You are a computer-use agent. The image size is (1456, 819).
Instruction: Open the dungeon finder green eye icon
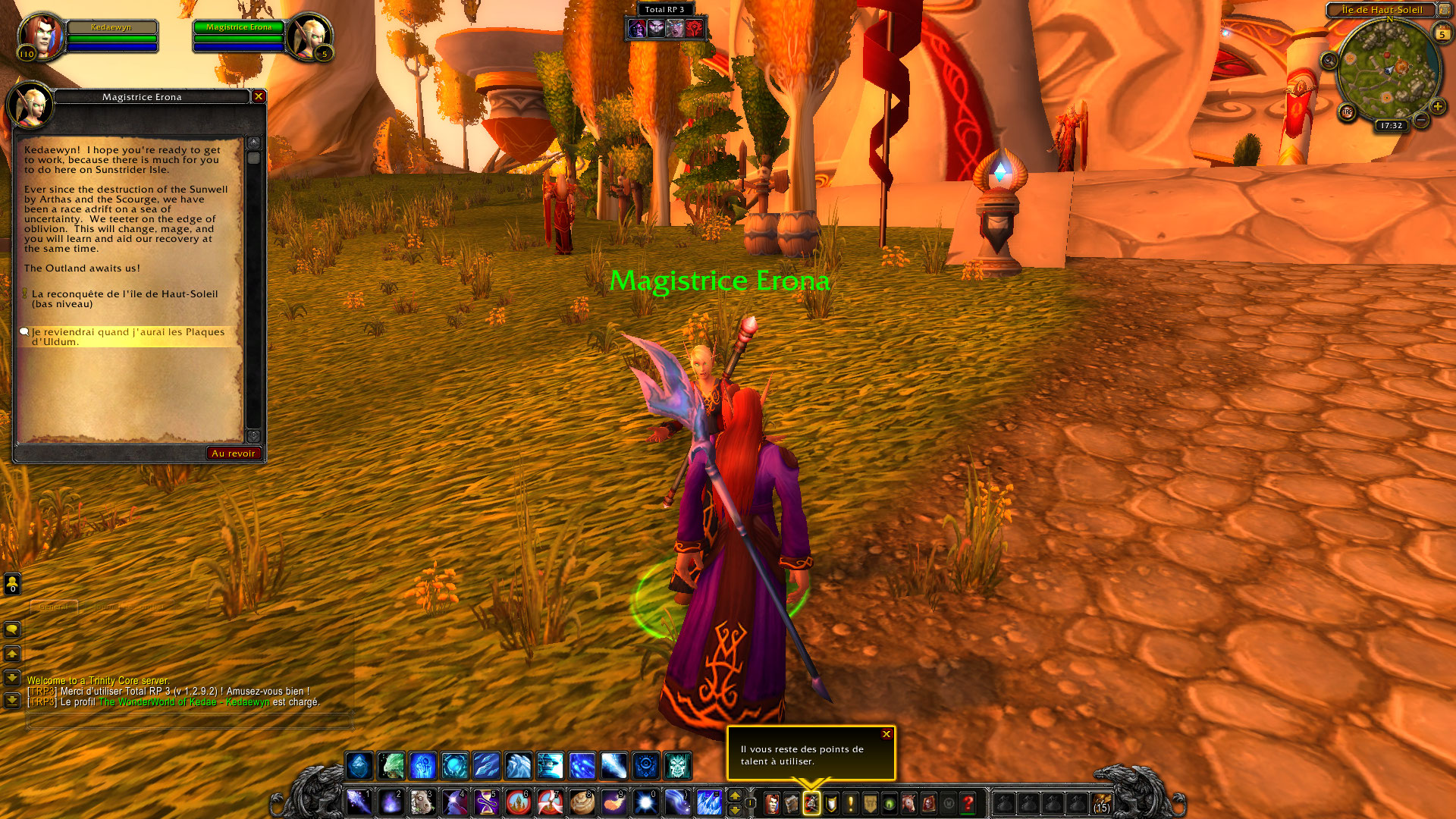[x=889, y=803]
